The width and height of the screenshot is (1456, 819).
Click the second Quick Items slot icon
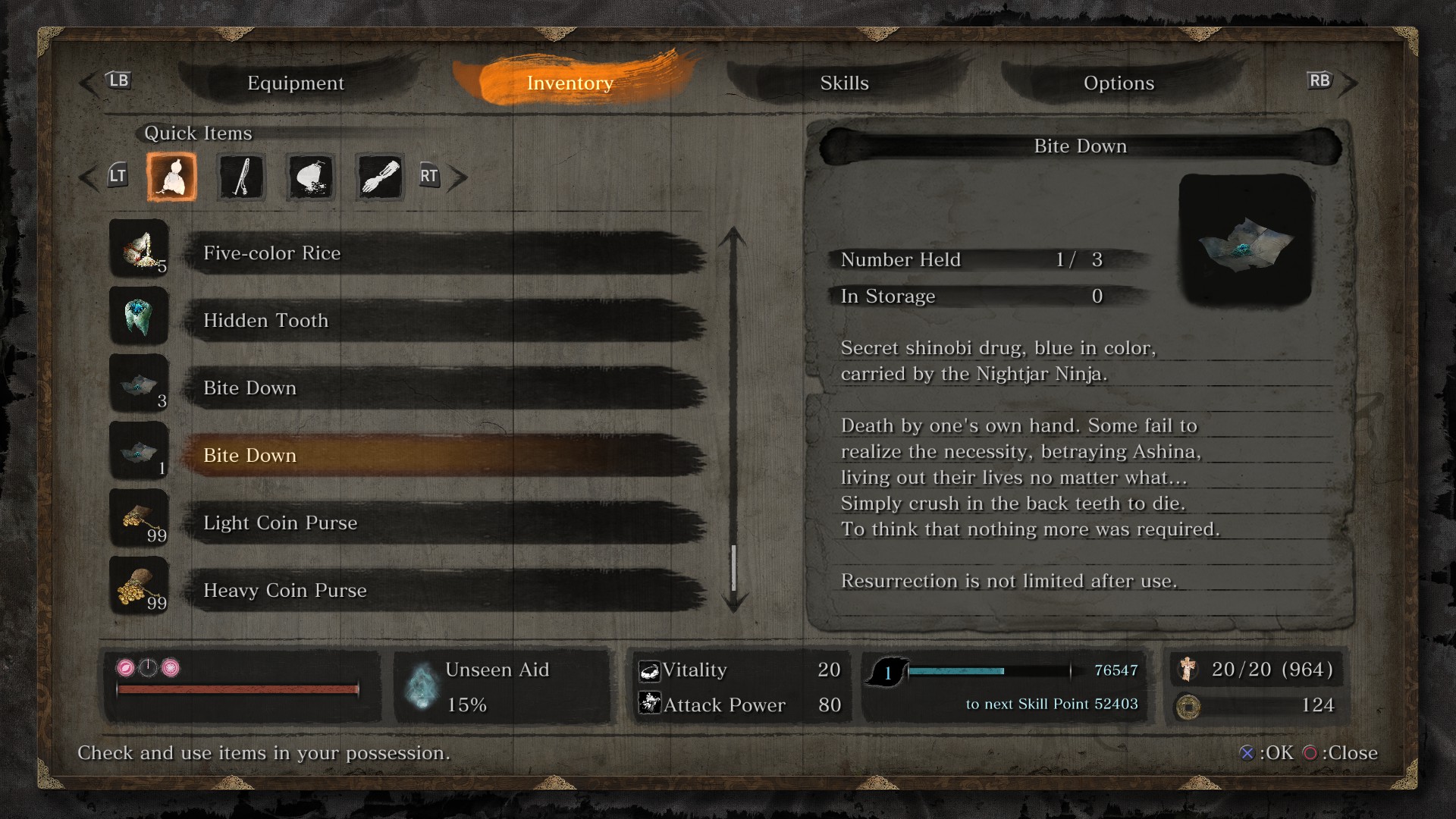point(240,177)
